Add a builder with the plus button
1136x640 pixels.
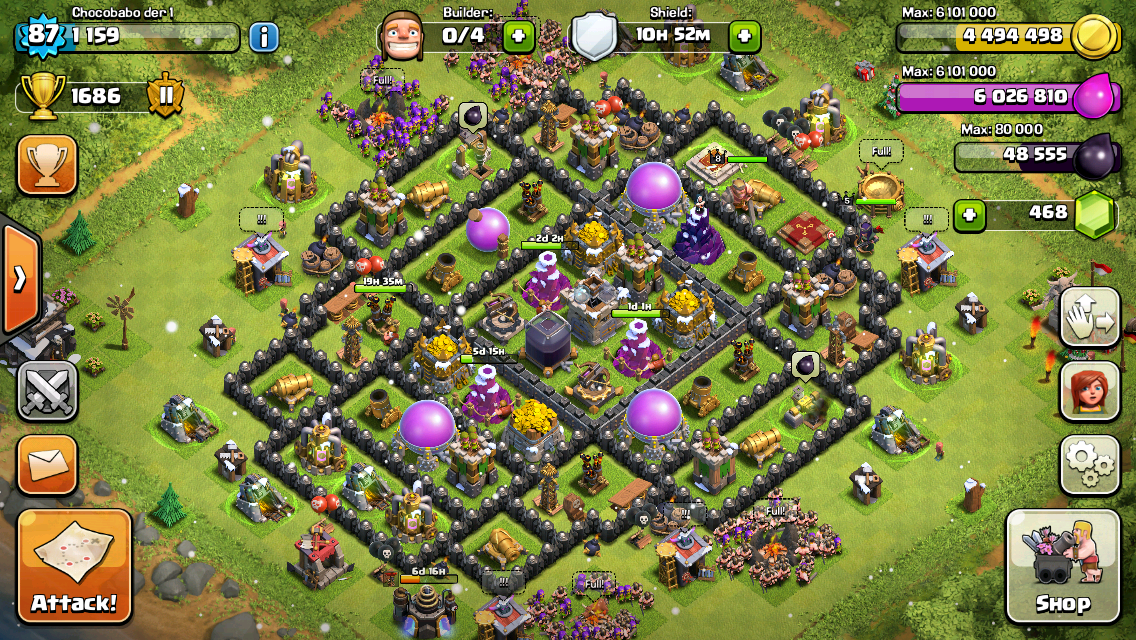[518, 38]
